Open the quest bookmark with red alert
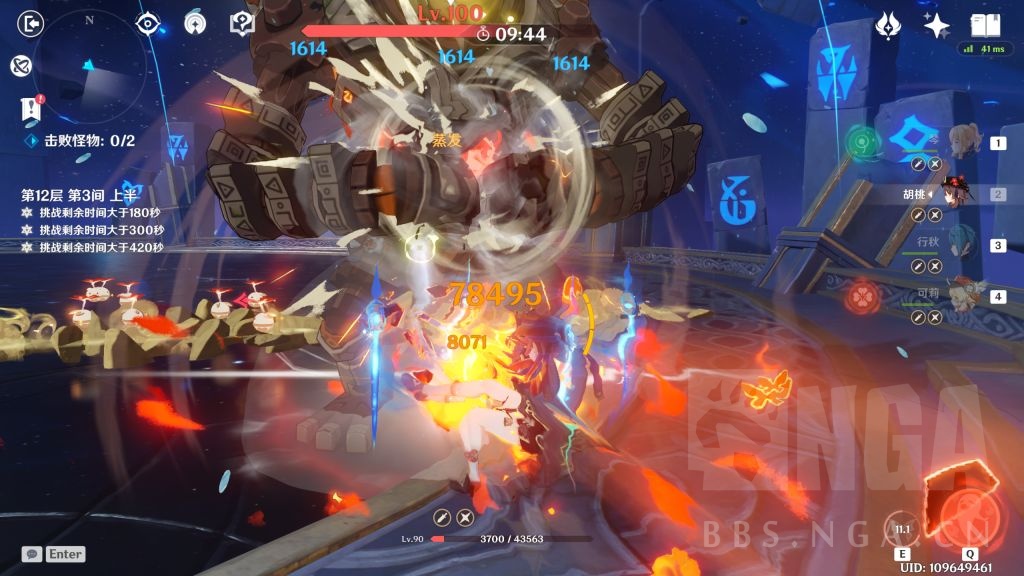The image size is (1024, 576). (30, 109)
